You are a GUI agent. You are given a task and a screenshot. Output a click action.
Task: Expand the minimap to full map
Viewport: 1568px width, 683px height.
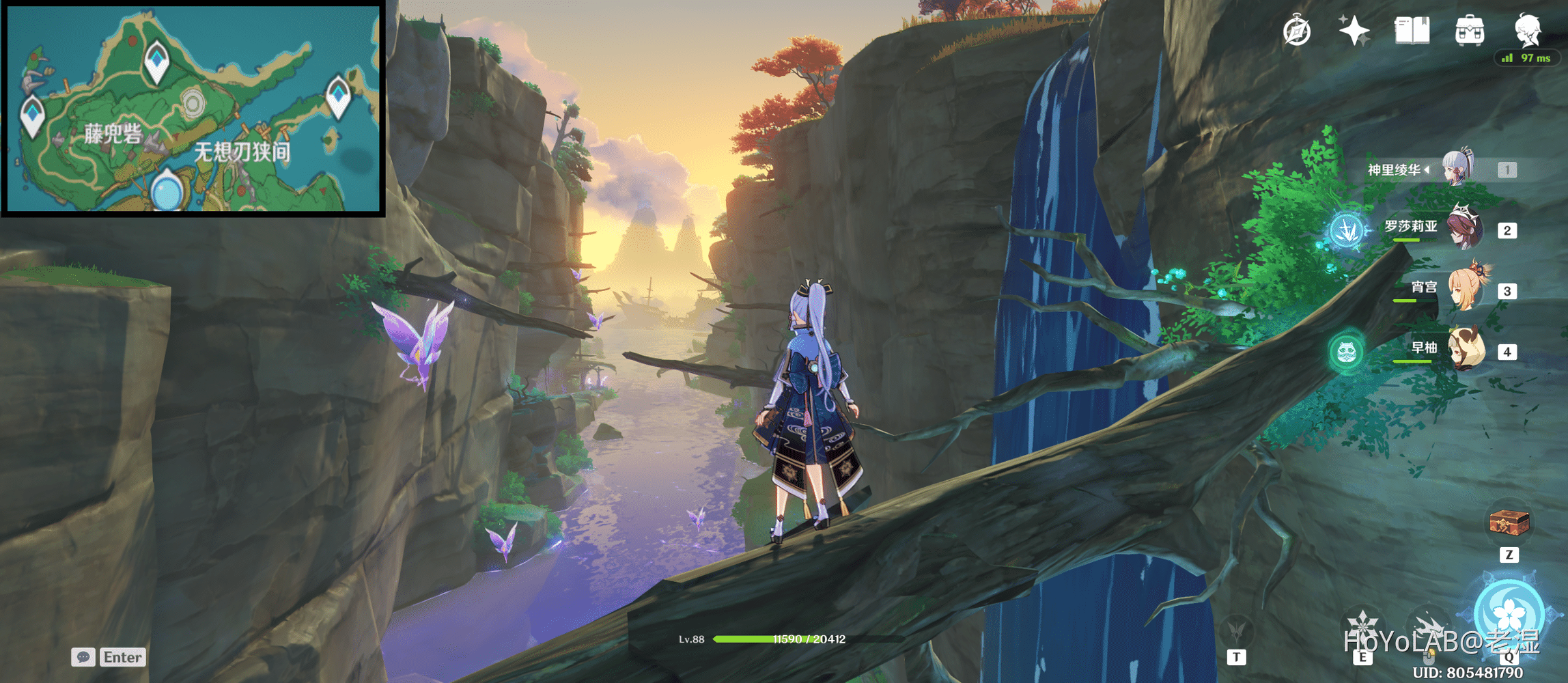pos(195,109)
